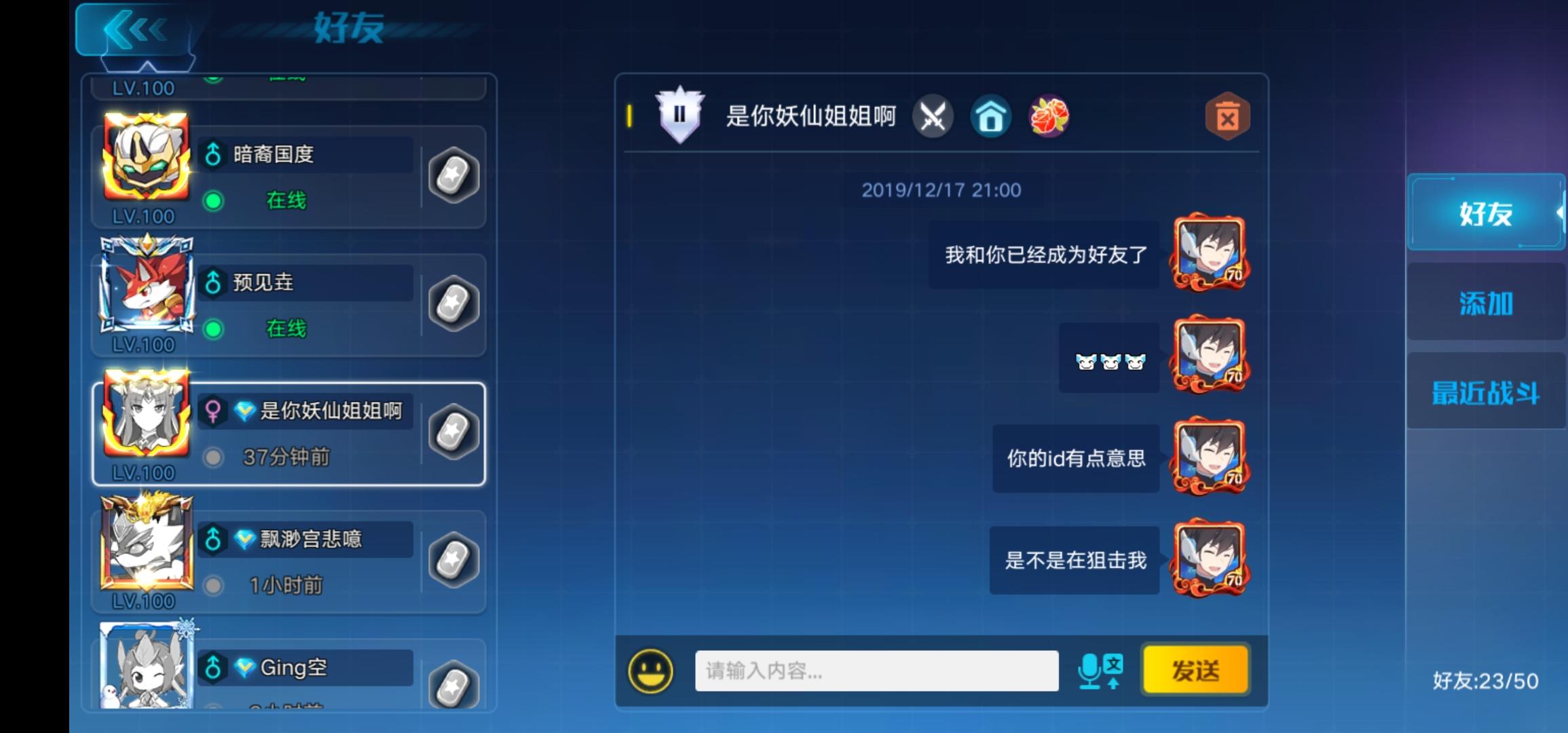Open the challenge (crossed swords) icon
This screenshot has width=1568, height=733.
coord(934,117)
